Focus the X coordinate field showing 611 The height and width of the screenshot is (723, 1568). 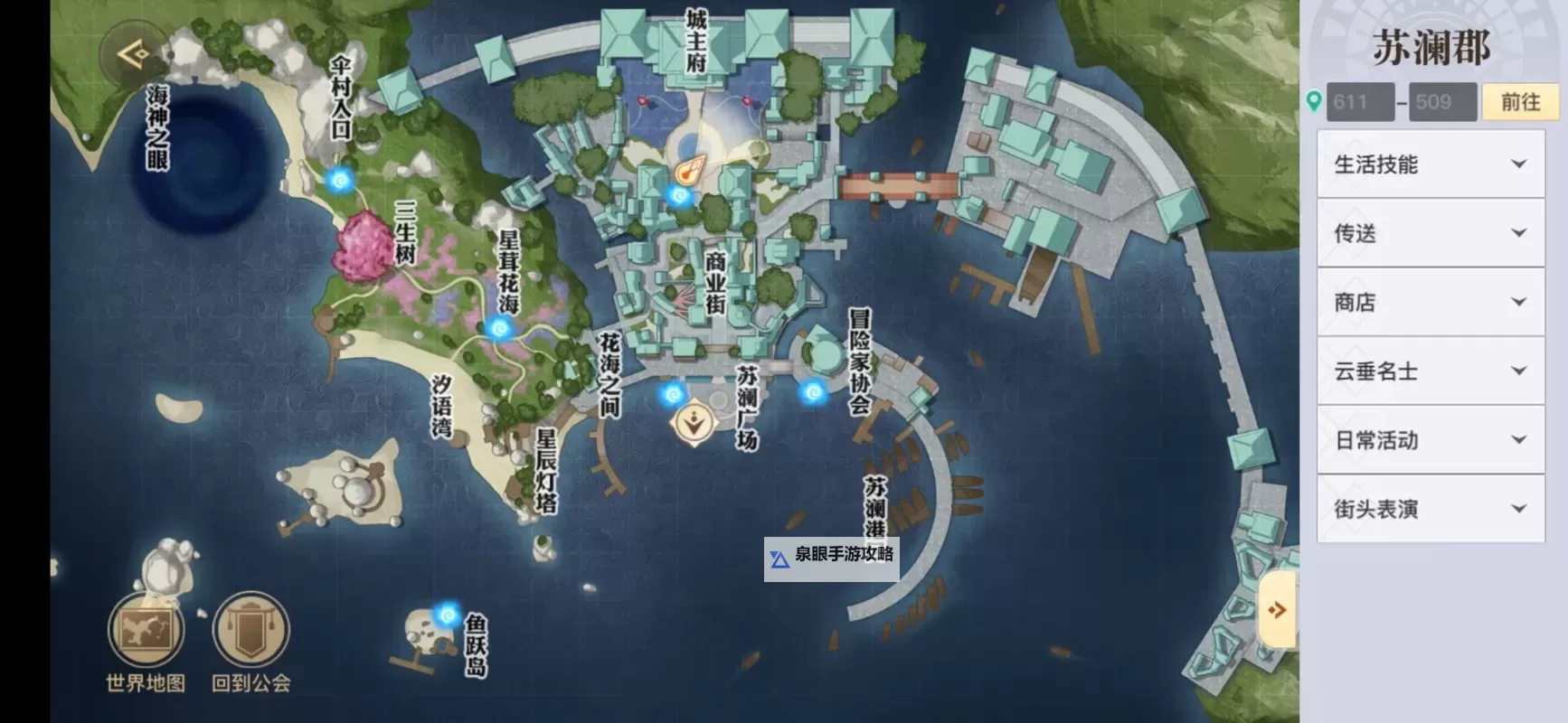pyautogui.click(x=1359, y=102)
